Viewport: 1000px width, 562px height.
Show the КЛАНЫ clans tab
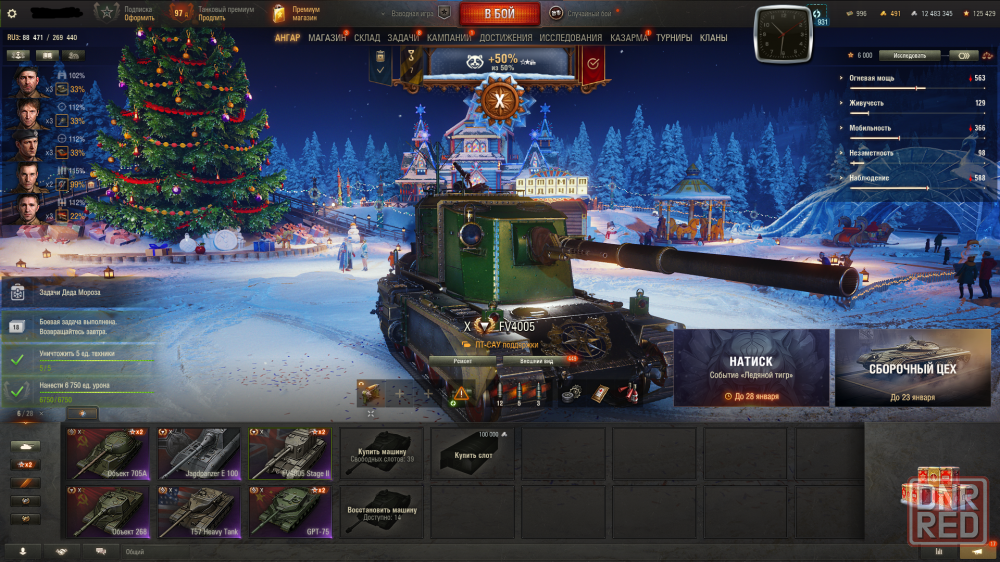[x=714, y=38]
